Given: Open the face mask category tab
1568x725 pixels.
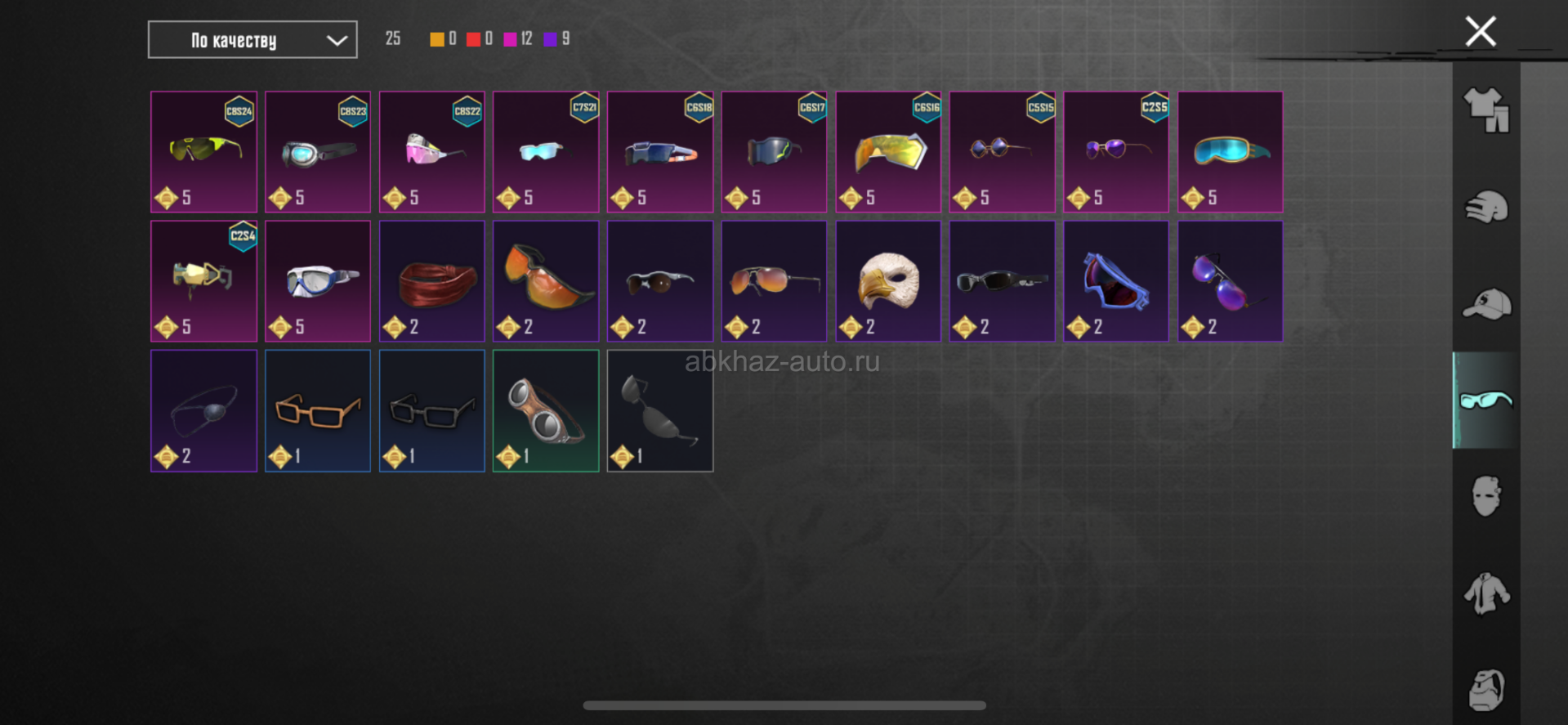Looking at the screenshot, I should click(1485, 496).
